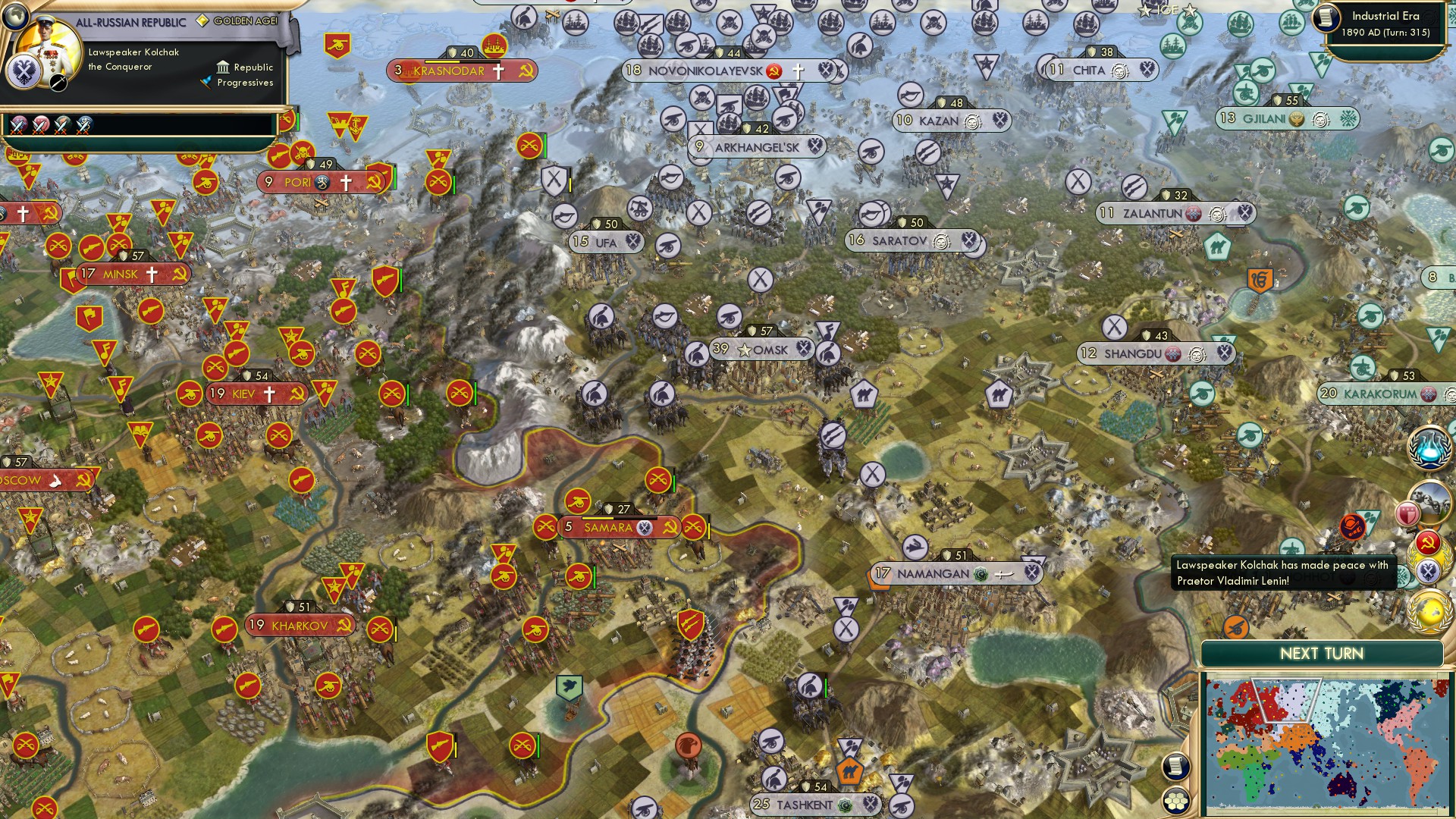The image size is (1456, 819).
Task: Open the Republic government building icon
Action: [x=223, y=68]
